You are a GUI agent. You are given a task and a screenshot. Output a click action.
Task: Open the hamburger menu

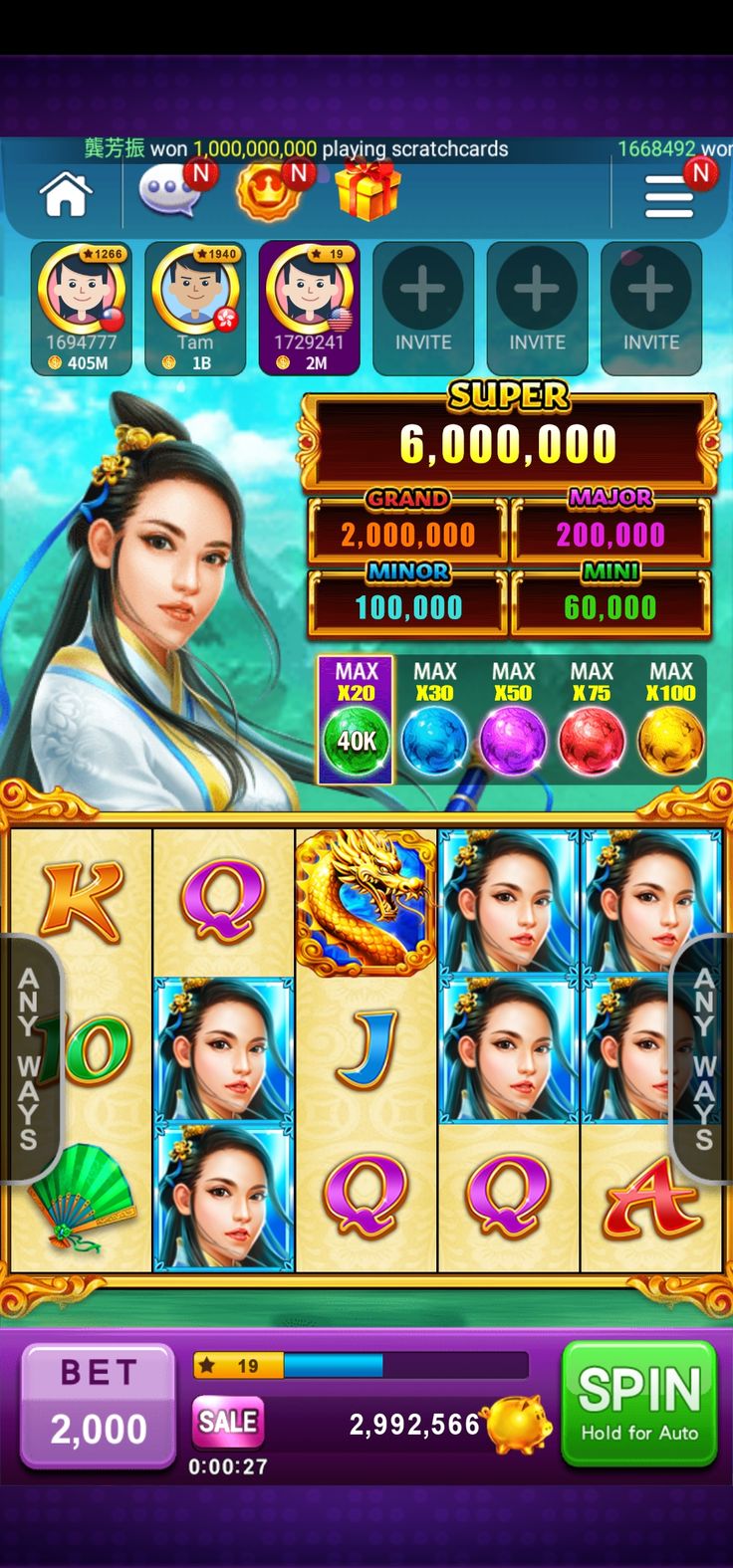[669, 196]
